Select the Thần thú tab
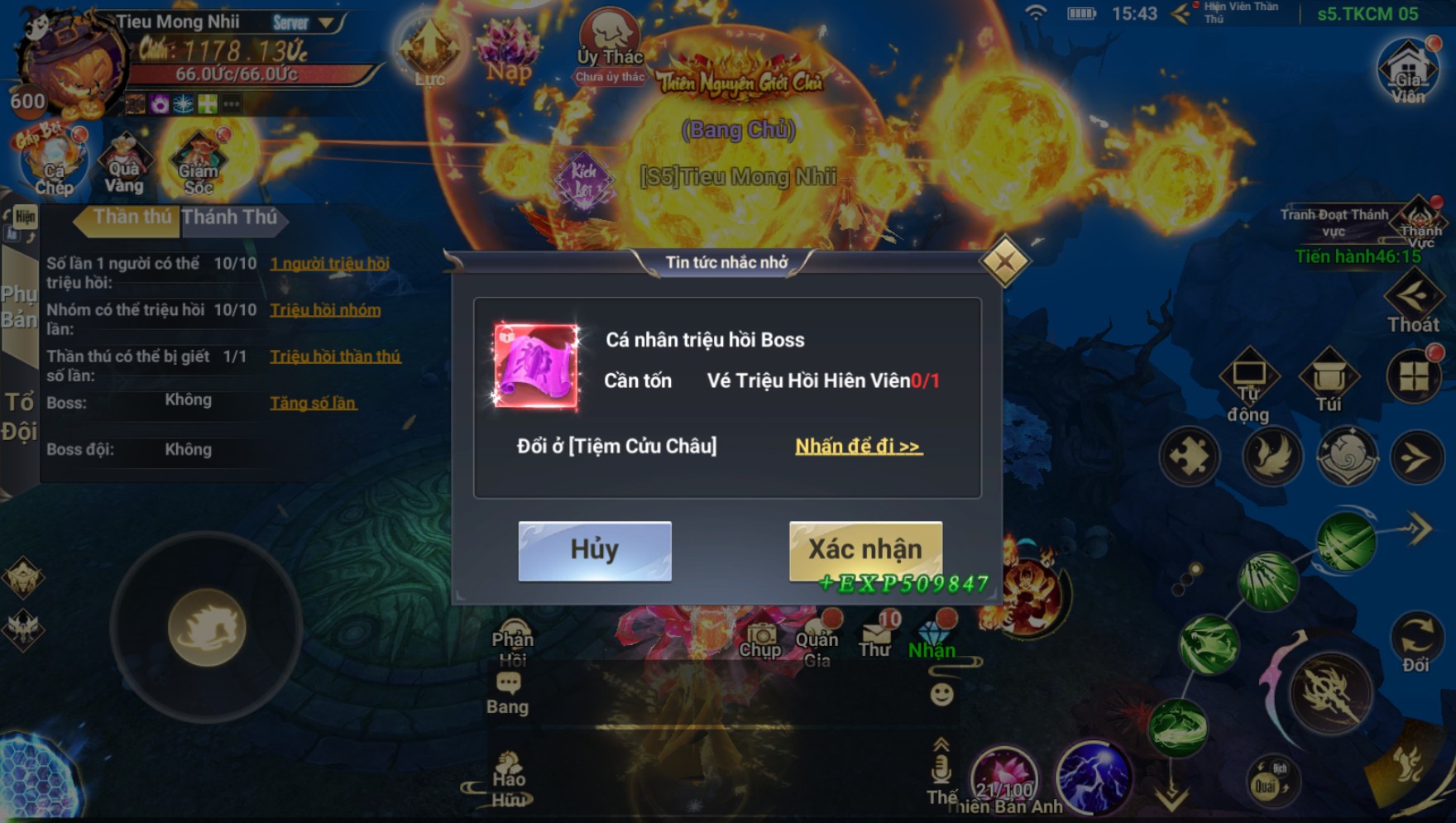This screenshot has width=1456, height=823. pos(131,218)
